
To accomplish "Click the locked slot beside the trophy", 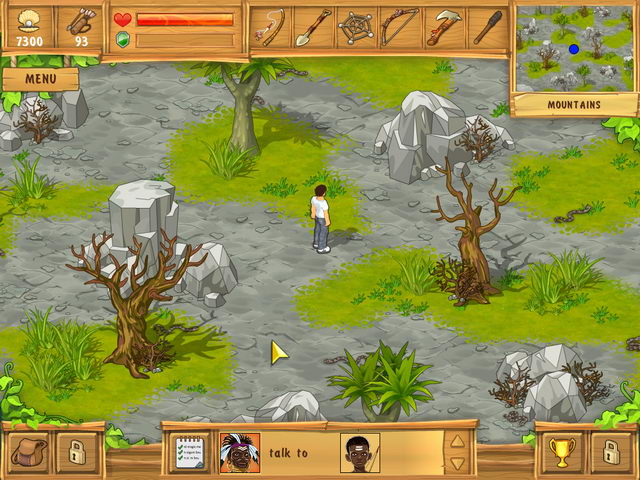I will [609, 453].
